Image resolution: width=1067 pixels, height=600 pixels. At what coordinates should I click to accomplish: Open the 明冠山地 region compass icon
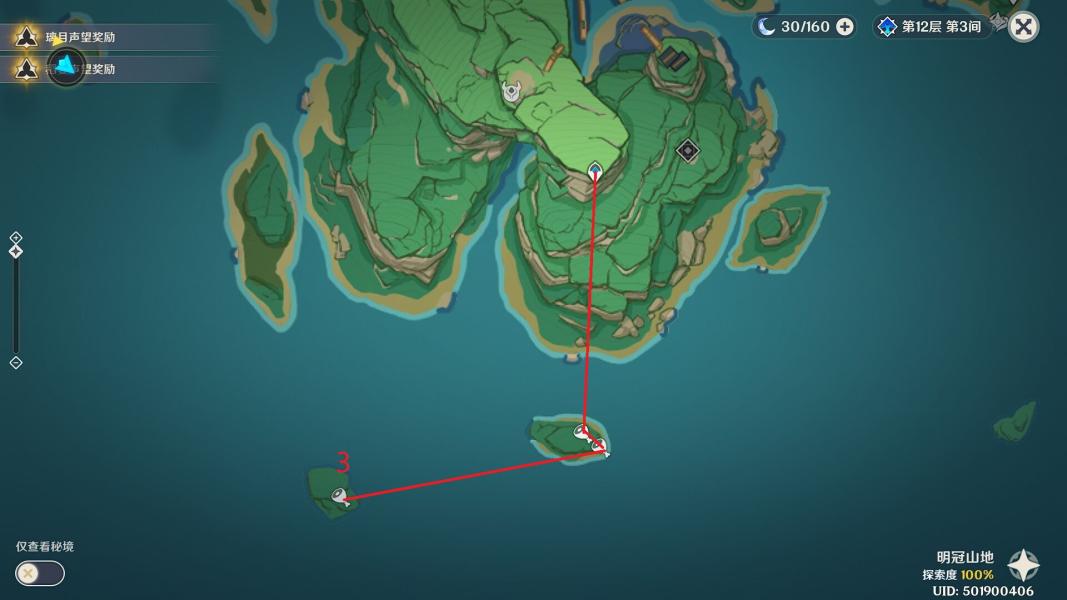1023,566
